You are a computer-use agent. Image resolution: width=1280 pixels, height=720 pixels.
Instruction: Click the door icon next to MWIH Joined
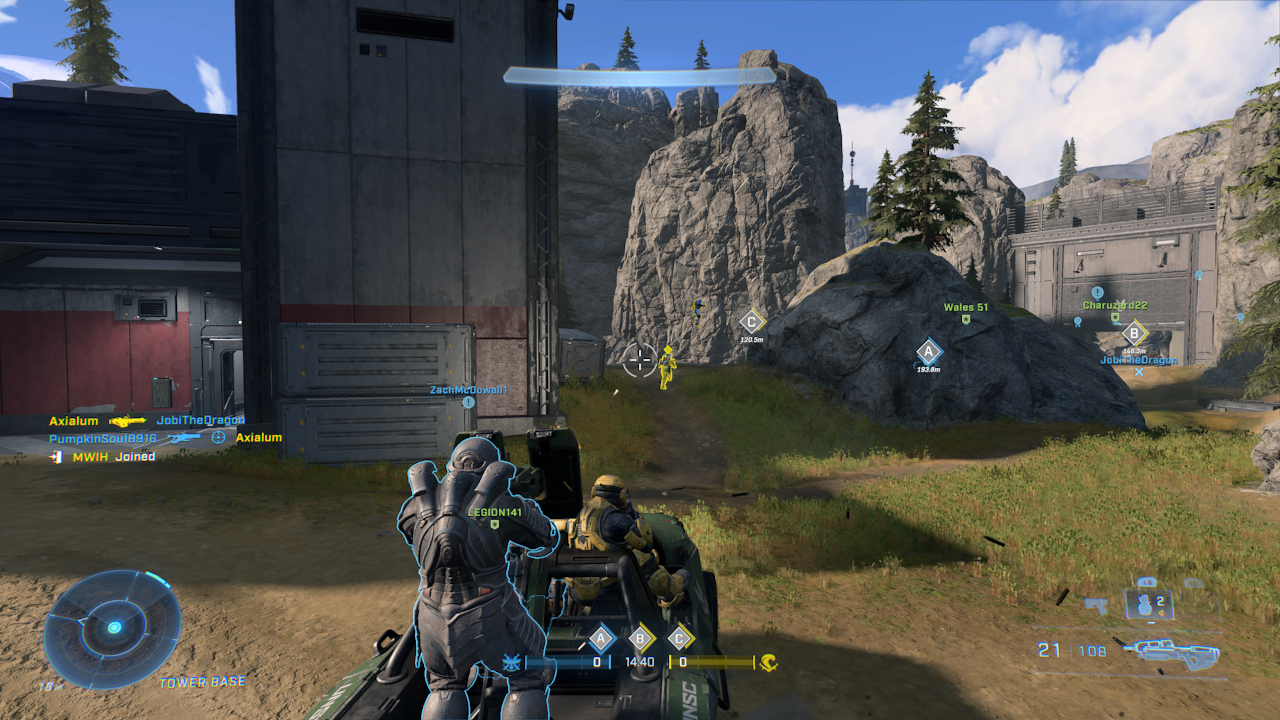55,457
